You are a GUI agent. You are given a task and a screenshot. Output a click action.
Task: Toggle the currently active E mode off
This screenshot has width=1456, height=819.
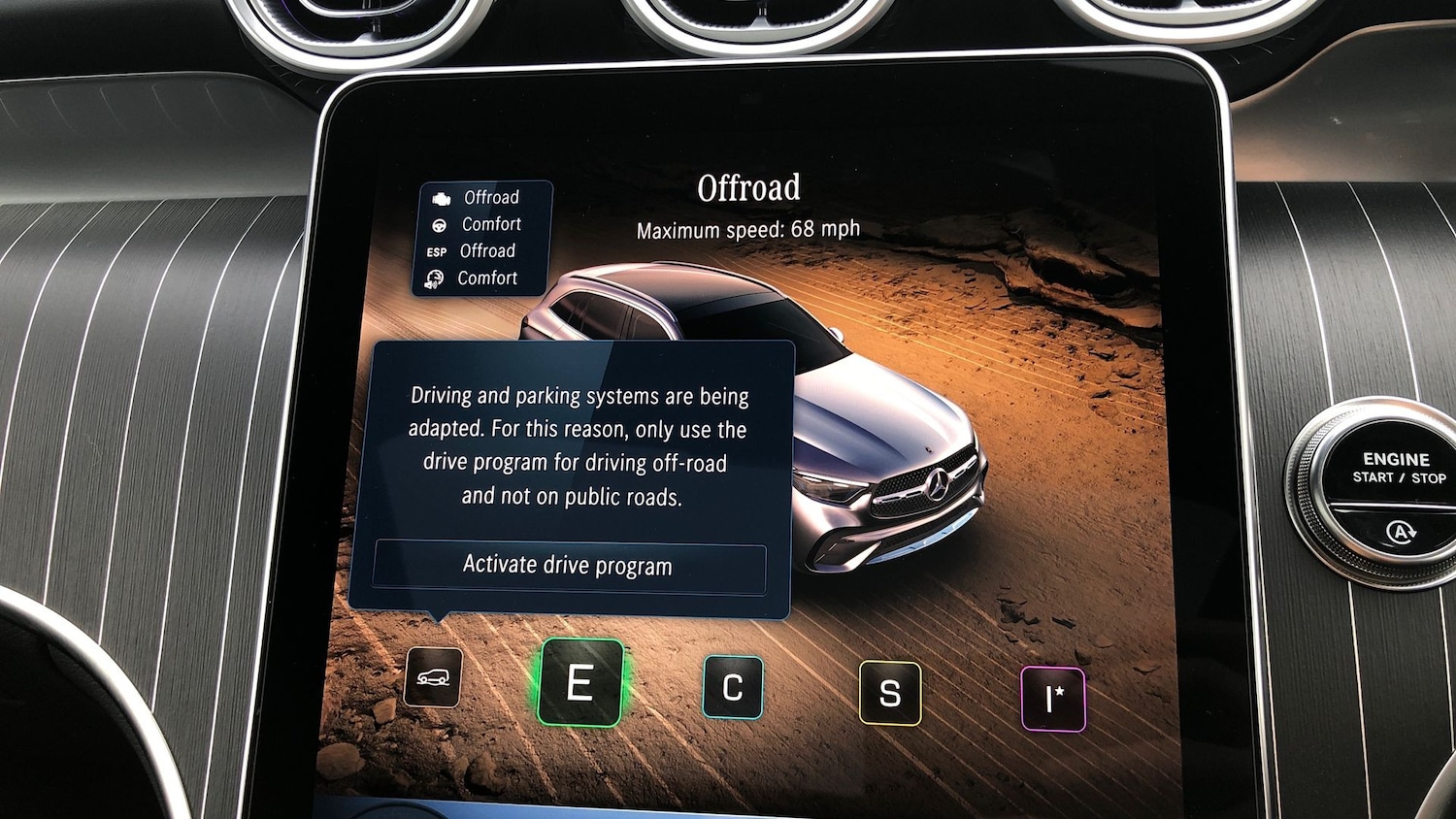[581, 684]
